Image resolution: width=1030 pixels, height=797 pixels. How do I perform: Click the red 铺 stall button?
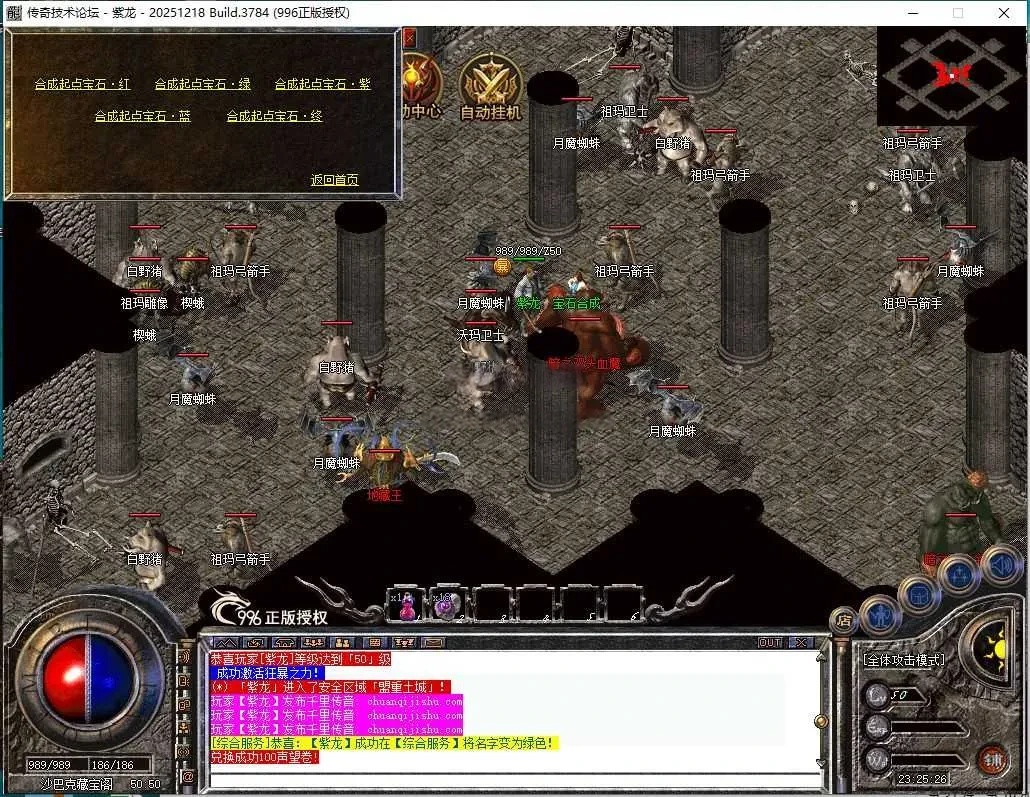(x=992, y=759)
